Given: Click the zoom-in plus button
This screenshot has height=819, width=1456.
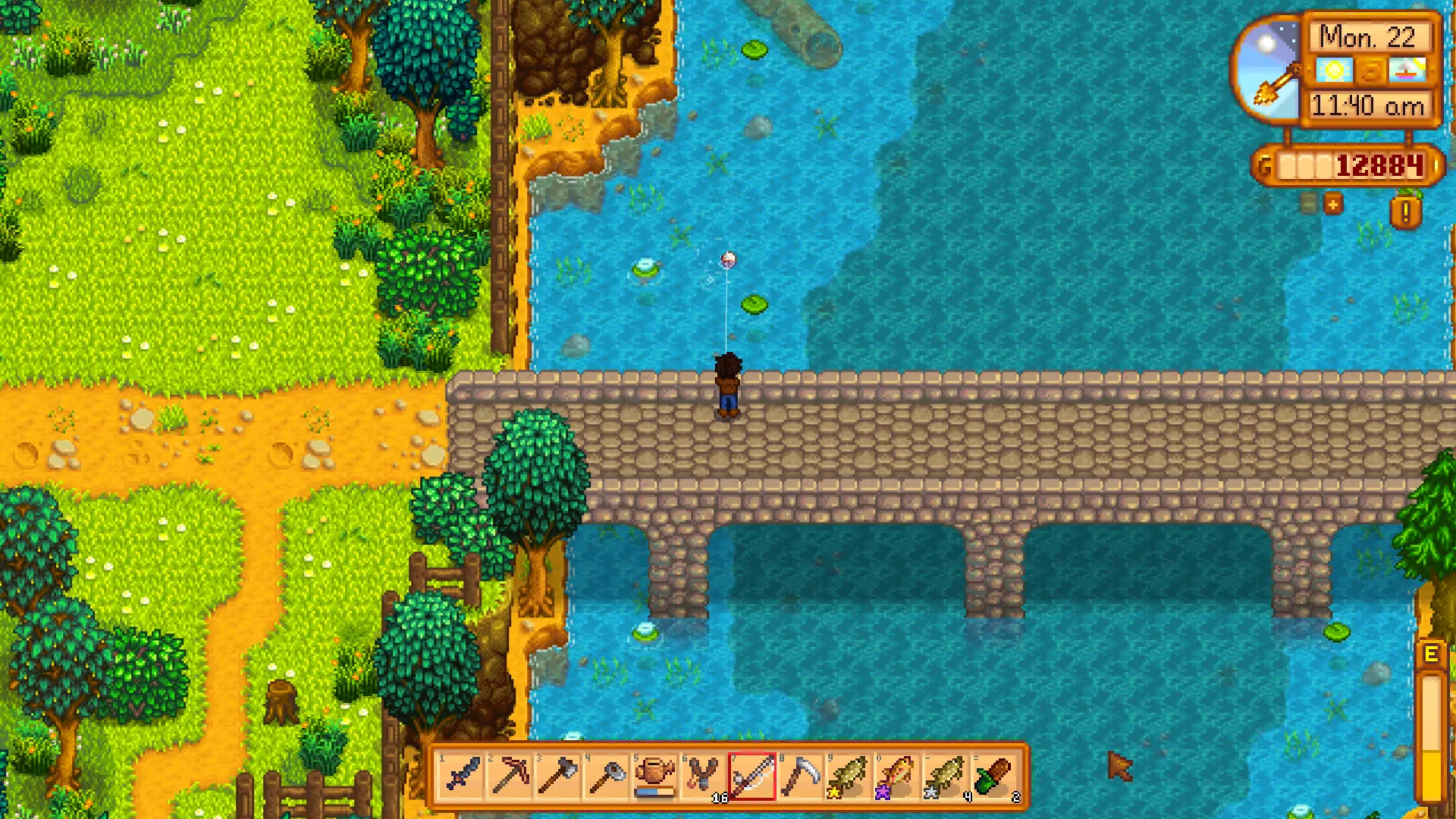Looking at the screenshot, I should [1332, 204].
